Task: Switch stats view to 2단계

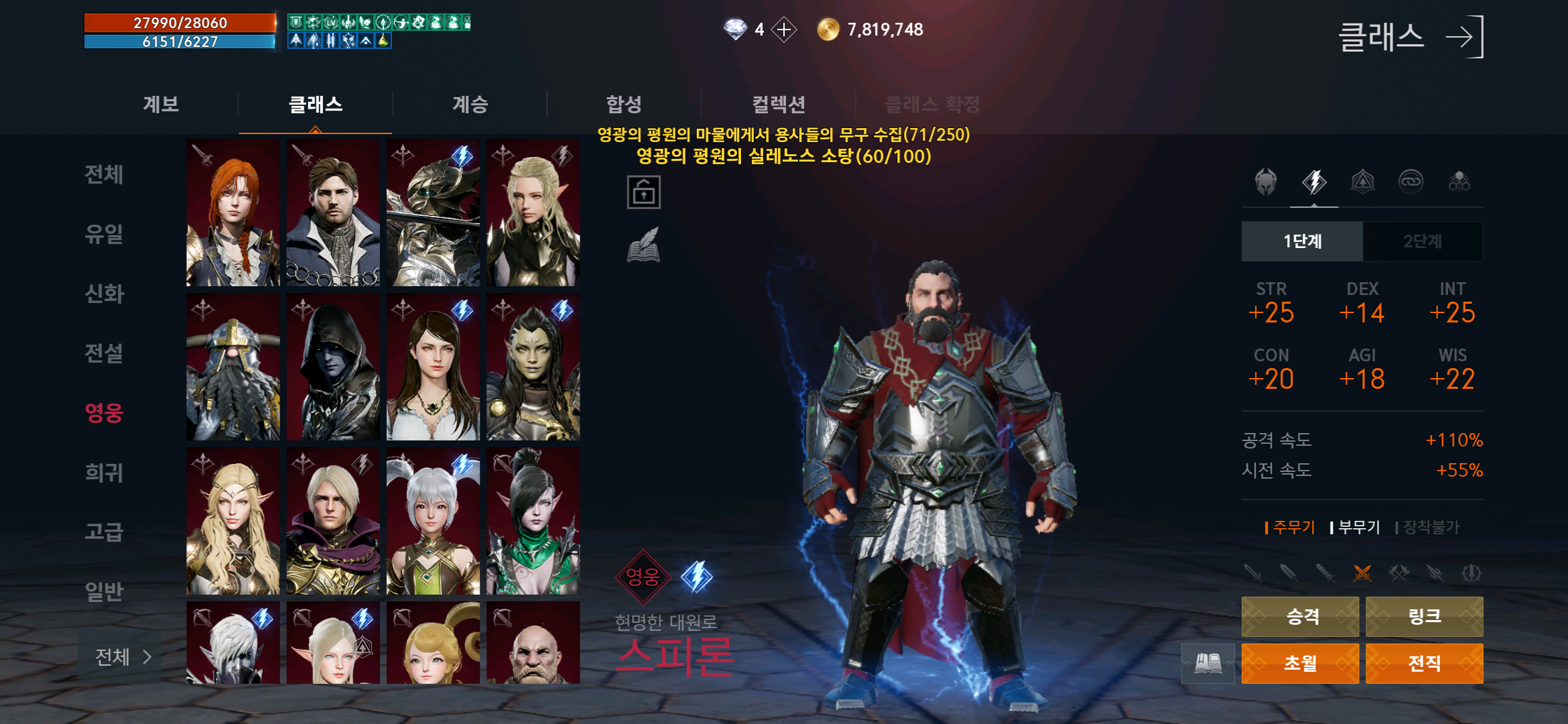Action: pos(1423,241)
